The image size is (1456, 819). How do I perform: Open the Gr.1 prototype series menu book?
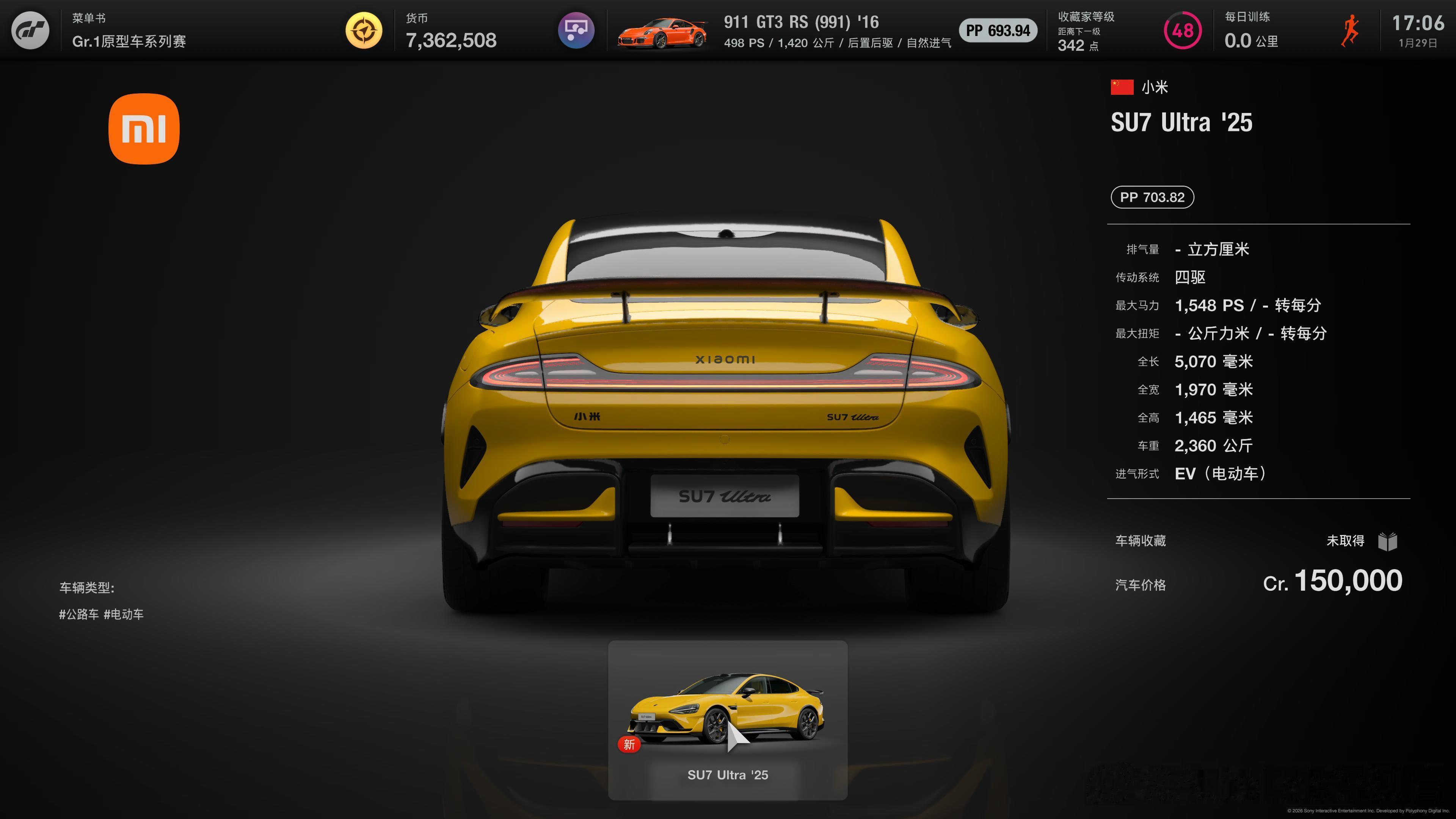click(x=129, y=30)
